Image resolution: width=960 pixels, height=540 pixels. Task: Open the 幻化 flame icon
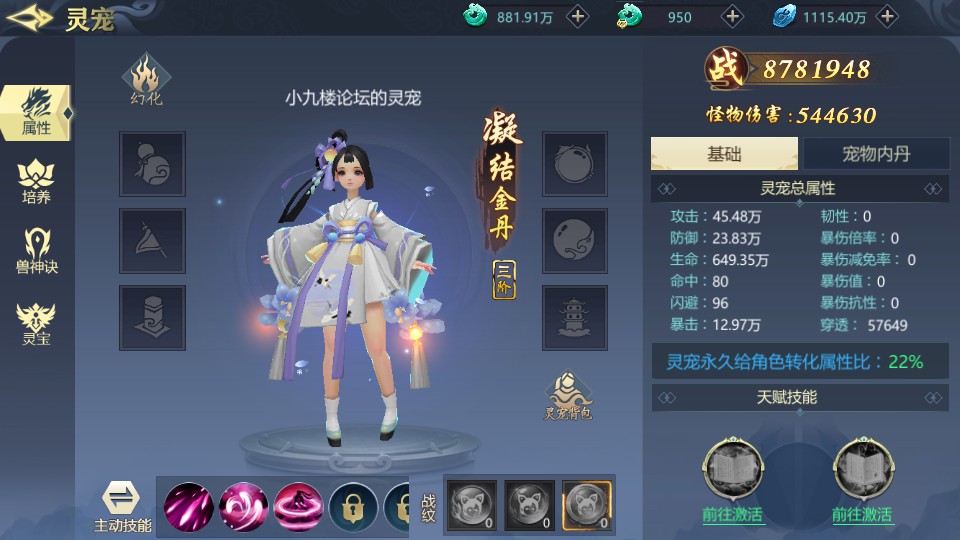tap(145, 80)
